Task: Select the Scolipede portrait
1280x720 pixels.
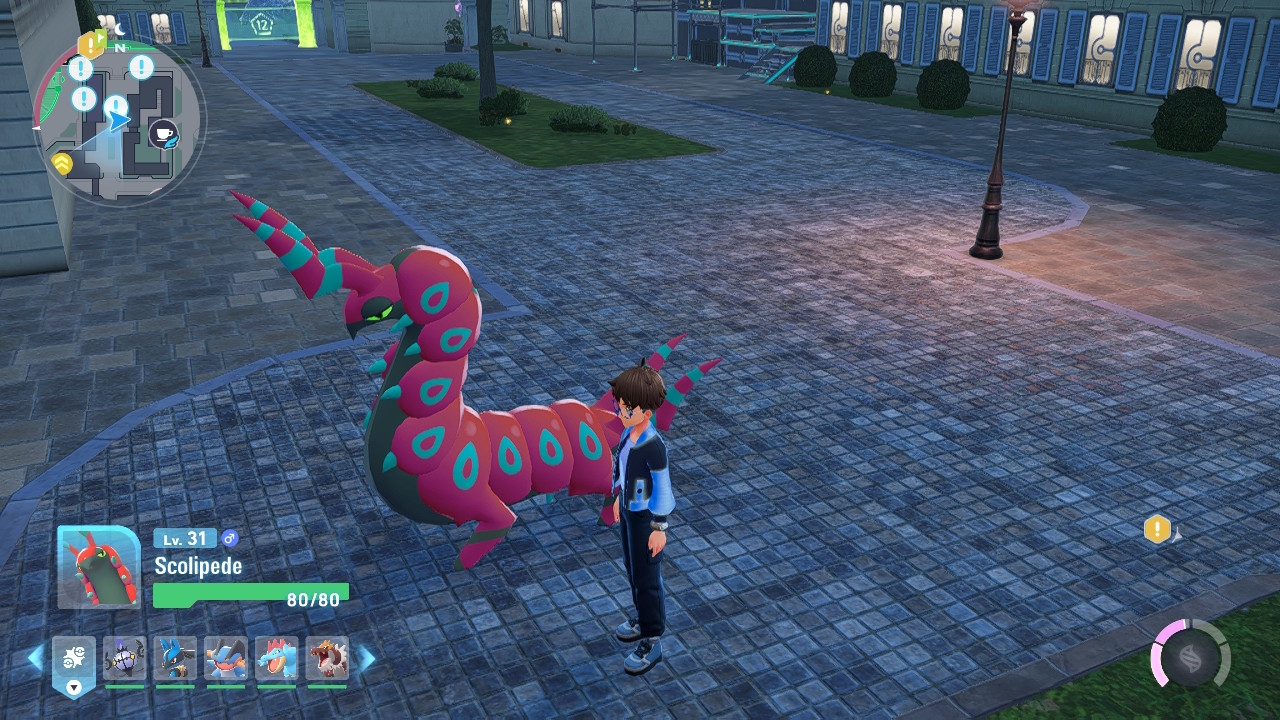Action: tap(98, 567)
